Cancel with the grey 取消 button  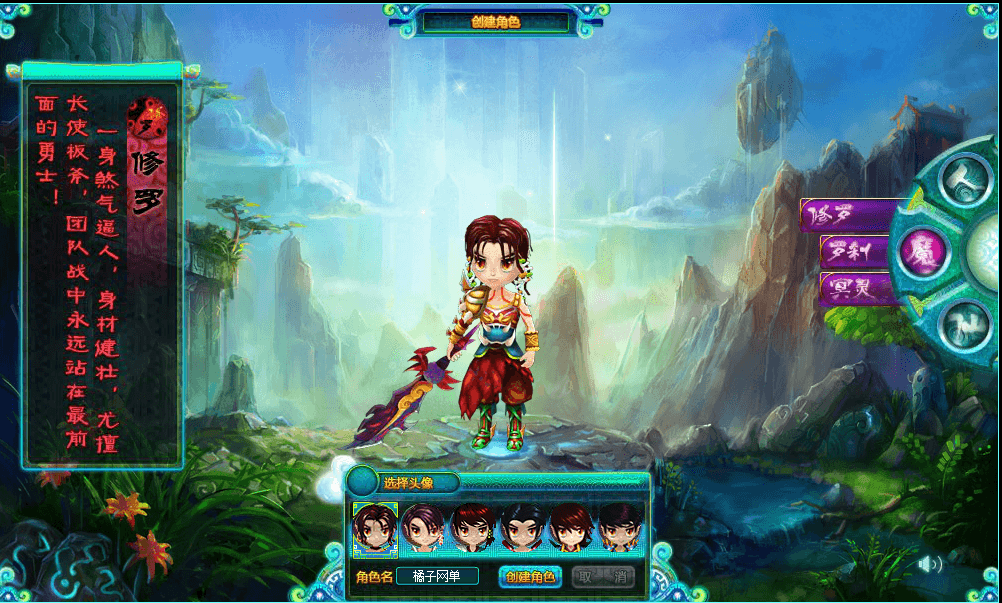point(605,577)
